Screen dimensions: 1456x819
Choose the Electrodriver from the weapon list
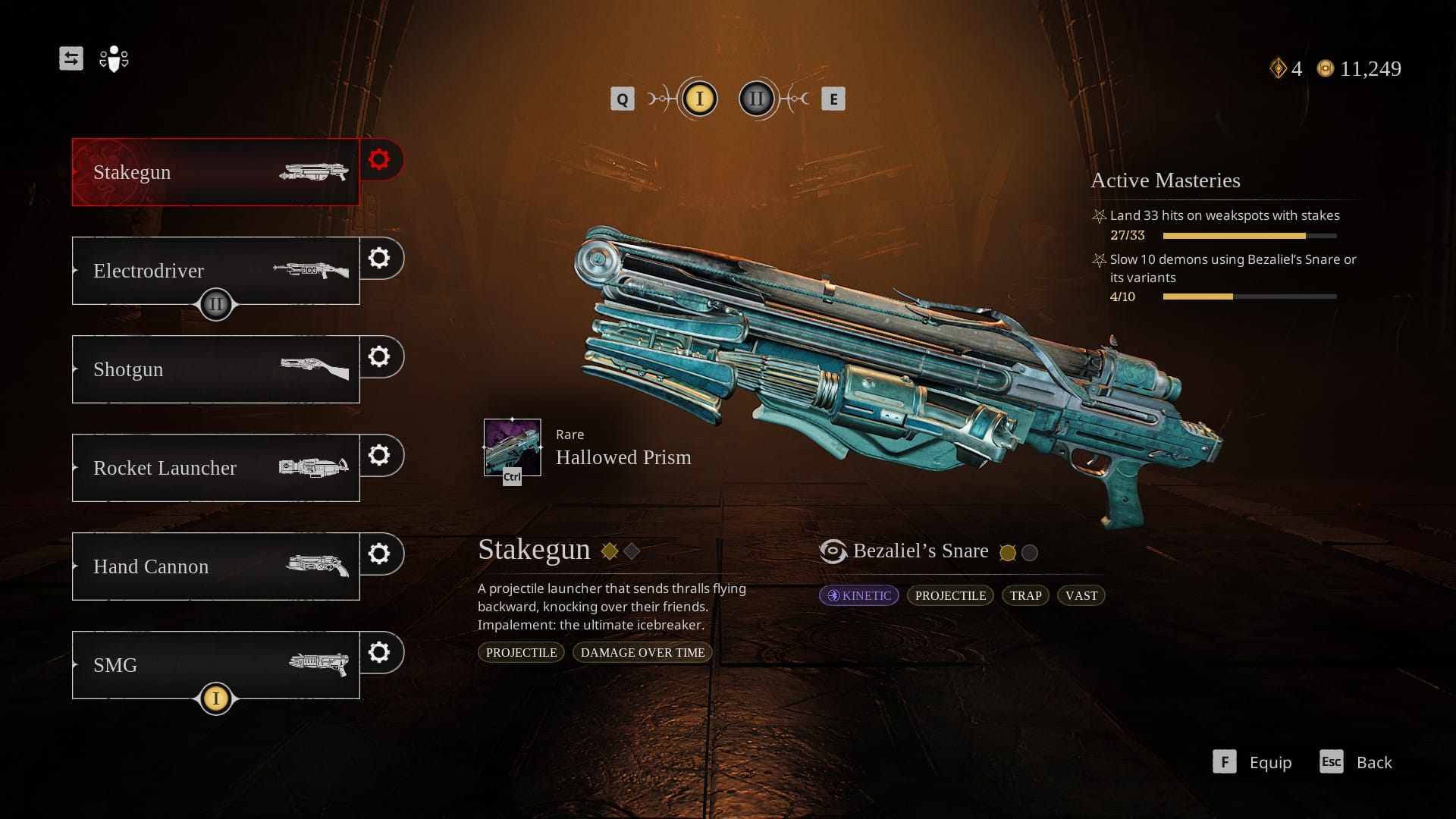[x=215, y=271]
